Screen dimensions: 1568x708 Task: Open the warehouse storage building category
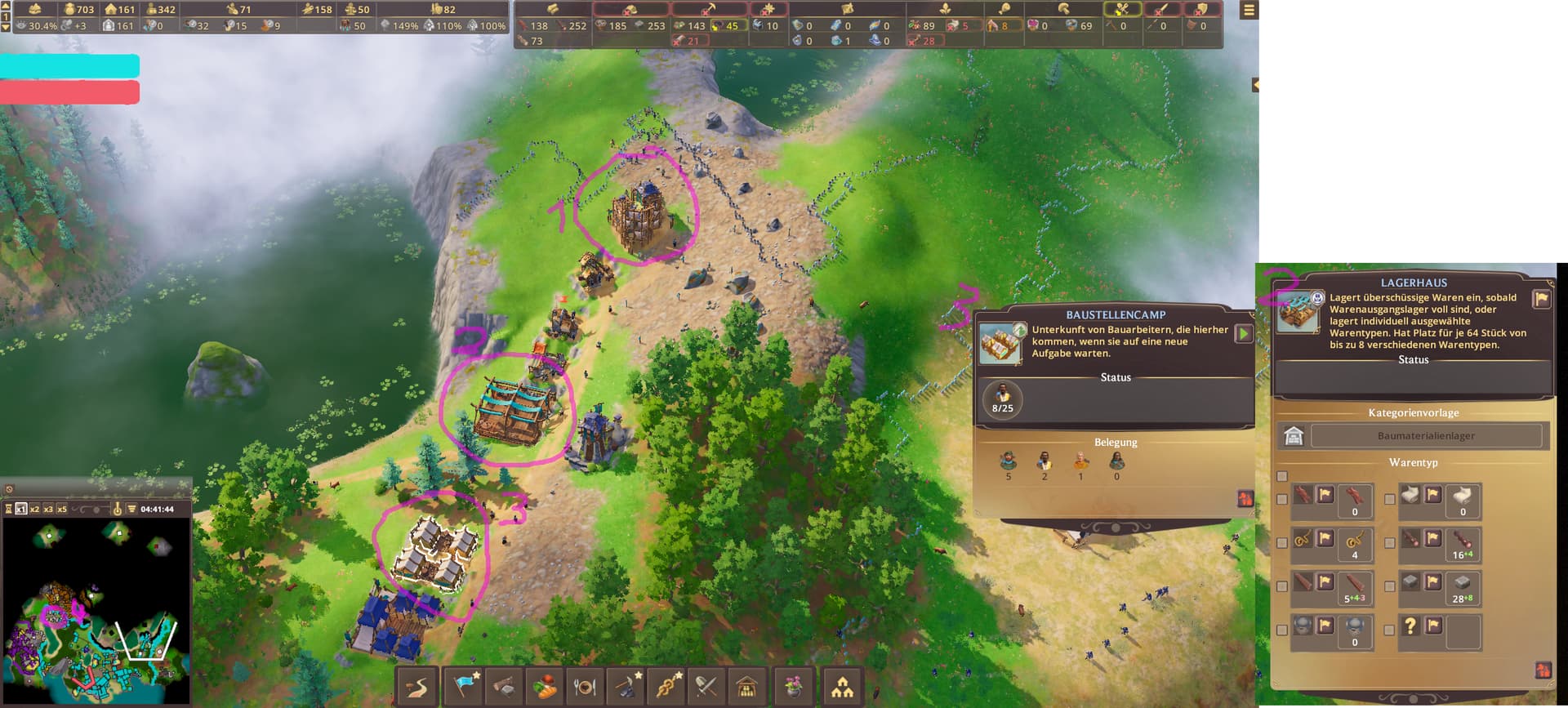tap(746, 687)
